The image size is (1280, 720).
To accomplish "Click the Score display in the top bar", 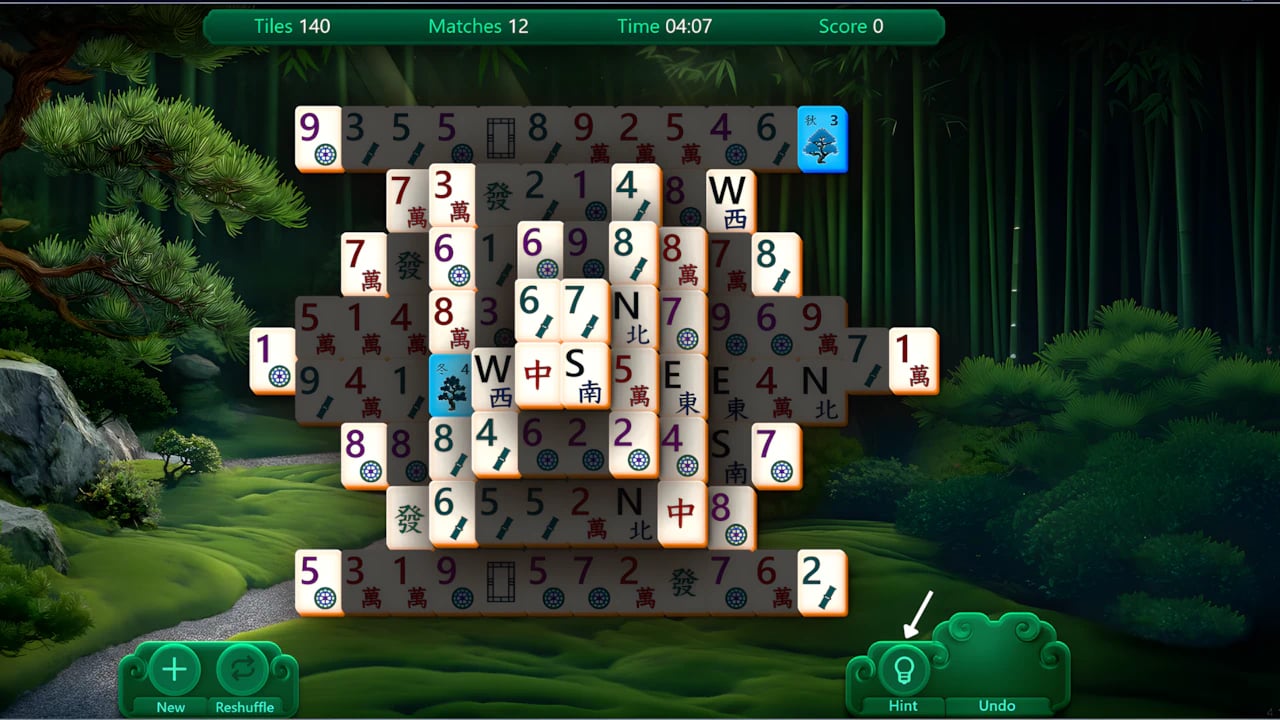I will pyautogui.click(x=851, y=27).
